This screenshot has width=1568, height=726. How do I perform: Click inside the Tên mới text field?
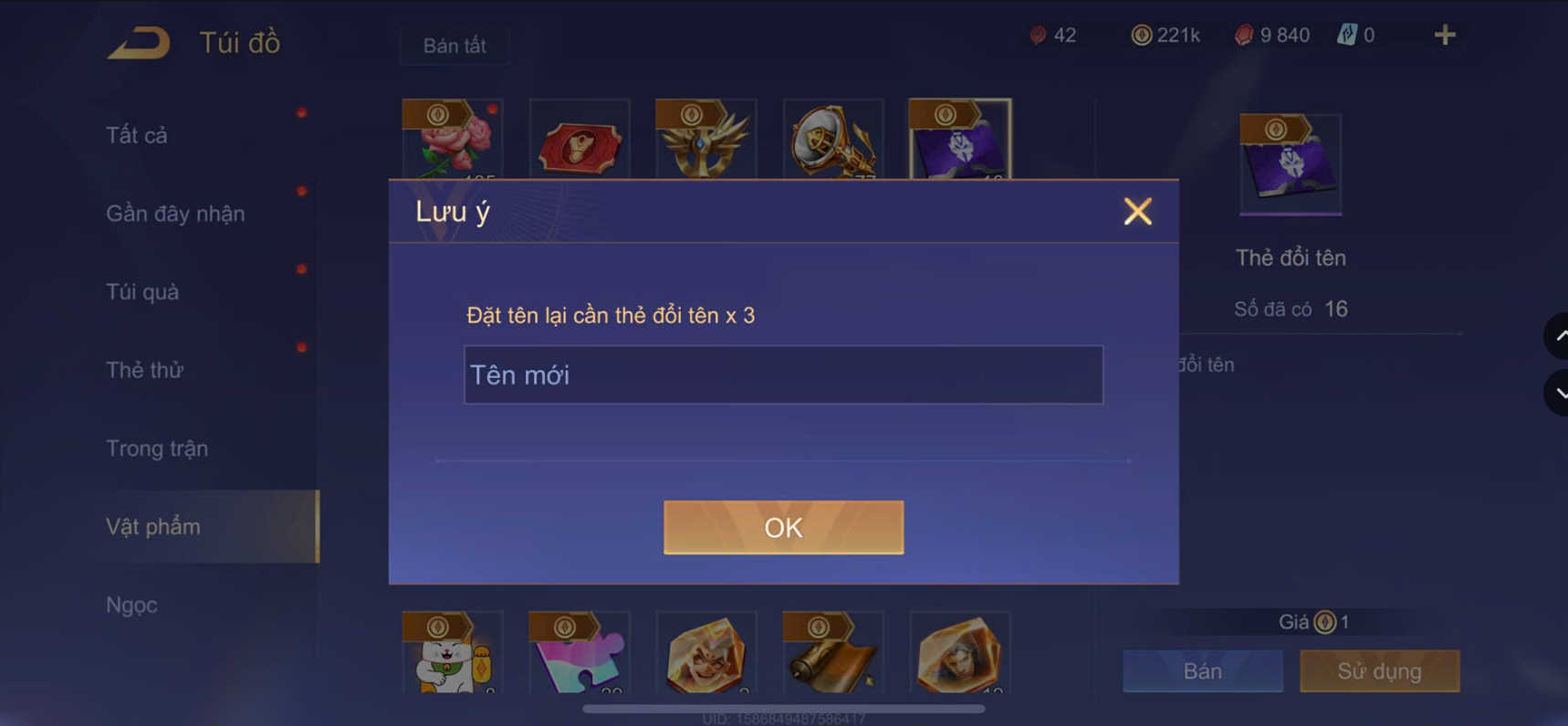click(x=783, y=374)
